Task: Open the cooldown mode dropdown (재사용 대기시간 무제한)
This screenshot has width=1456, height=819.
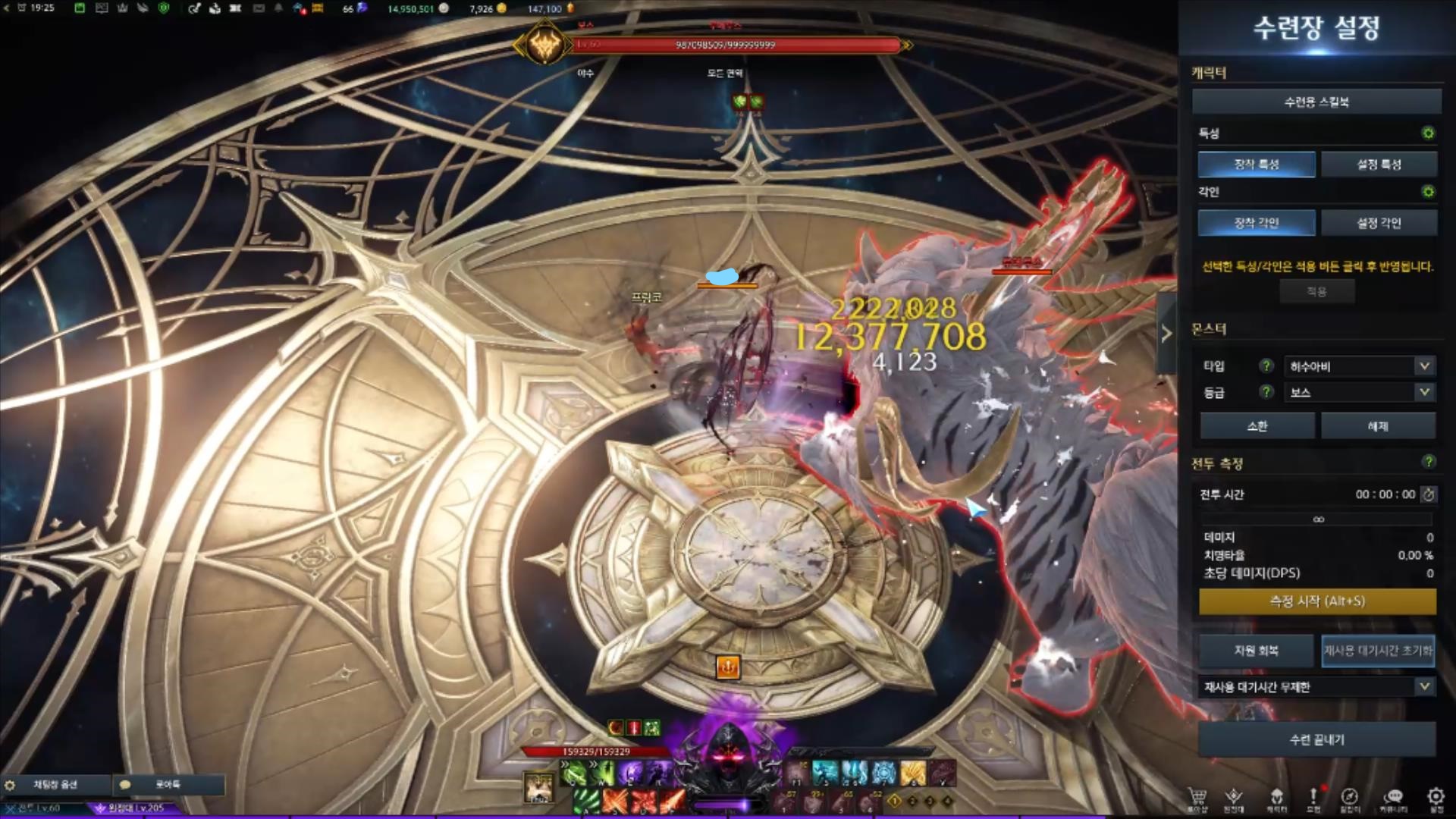Action: click(x=1317, y=687)
